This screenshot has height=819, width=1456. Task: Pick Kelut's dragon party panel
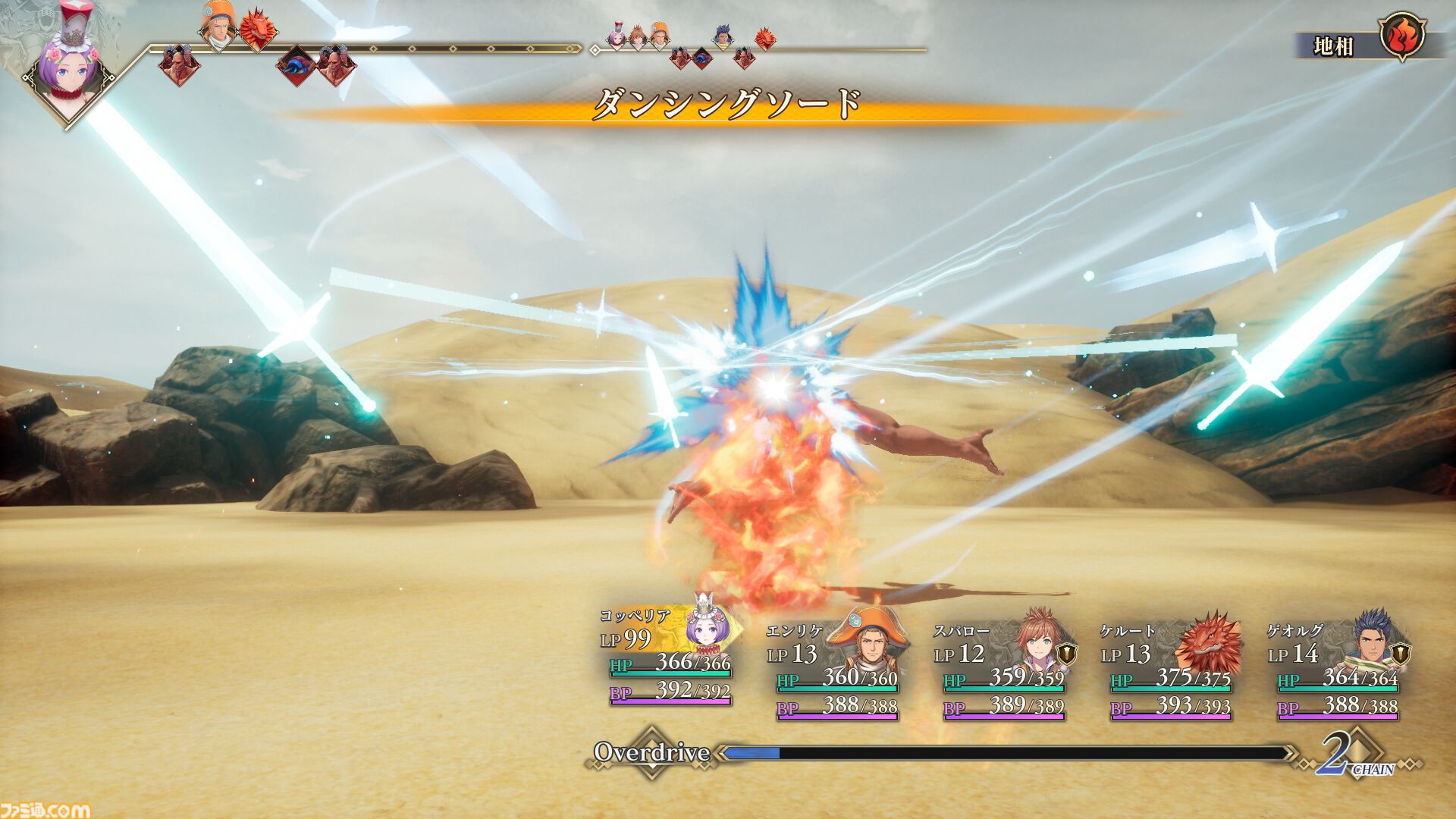1169,670
